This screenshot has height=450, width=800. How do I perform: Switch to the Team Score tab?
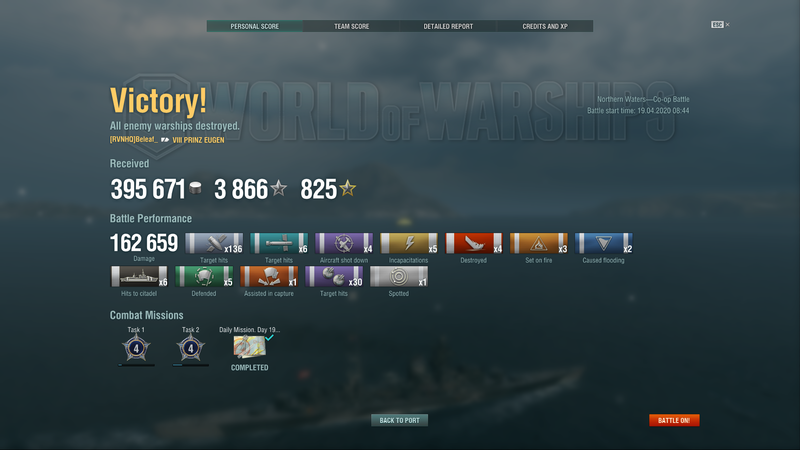pos(351,26)
